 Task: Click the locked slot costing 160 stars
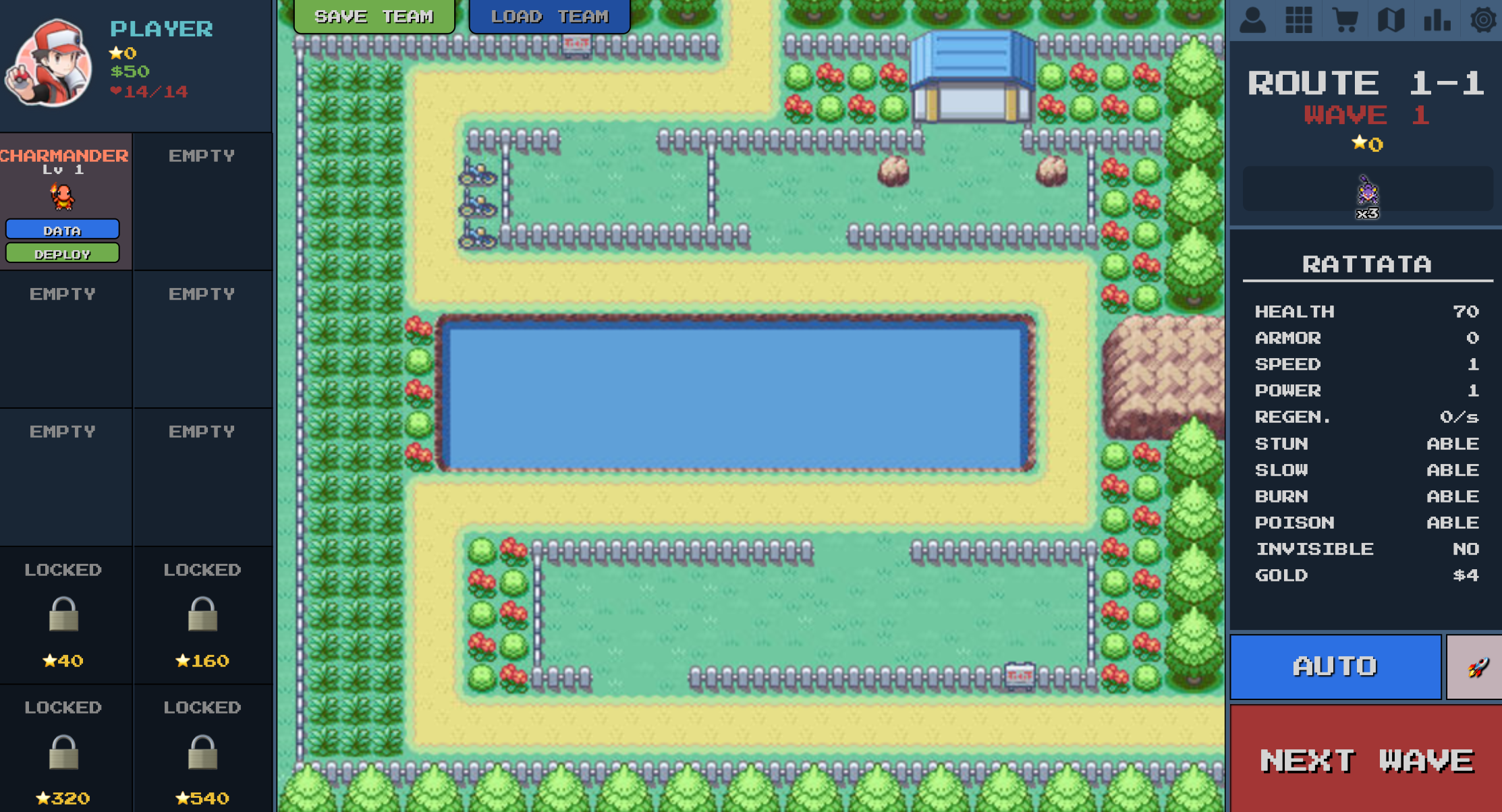click(202, 616)
